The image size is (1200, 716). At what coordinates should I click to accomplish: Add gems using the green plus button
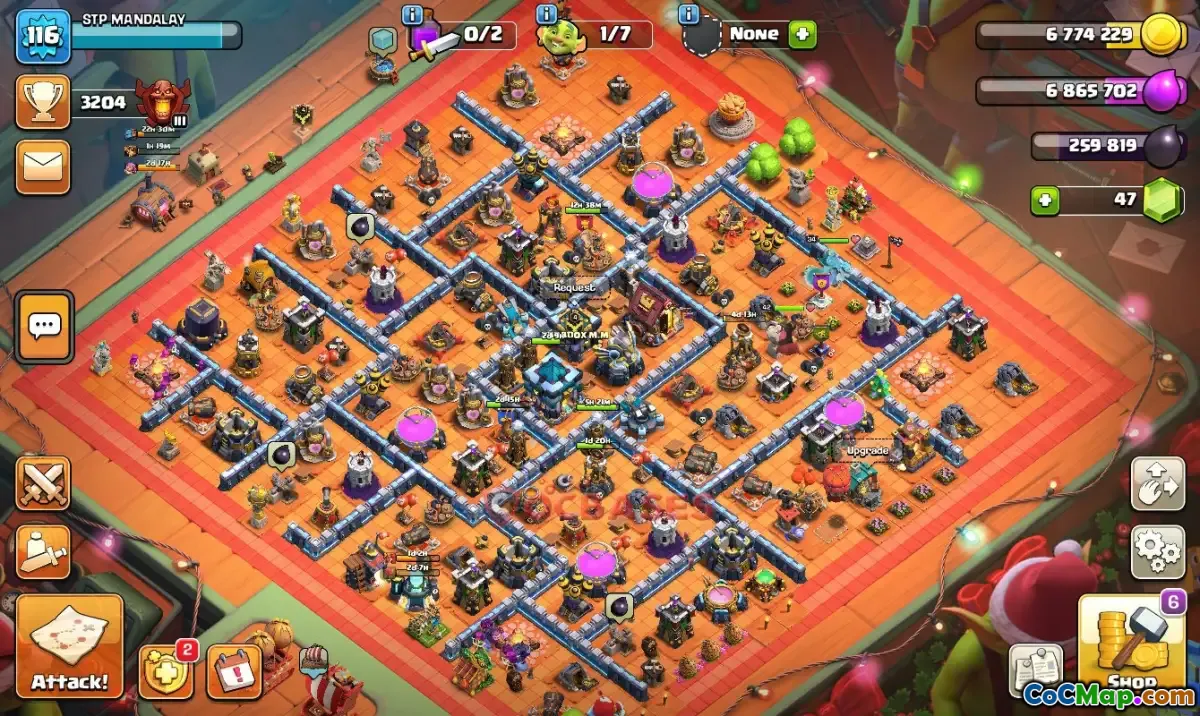point(1046,200)
